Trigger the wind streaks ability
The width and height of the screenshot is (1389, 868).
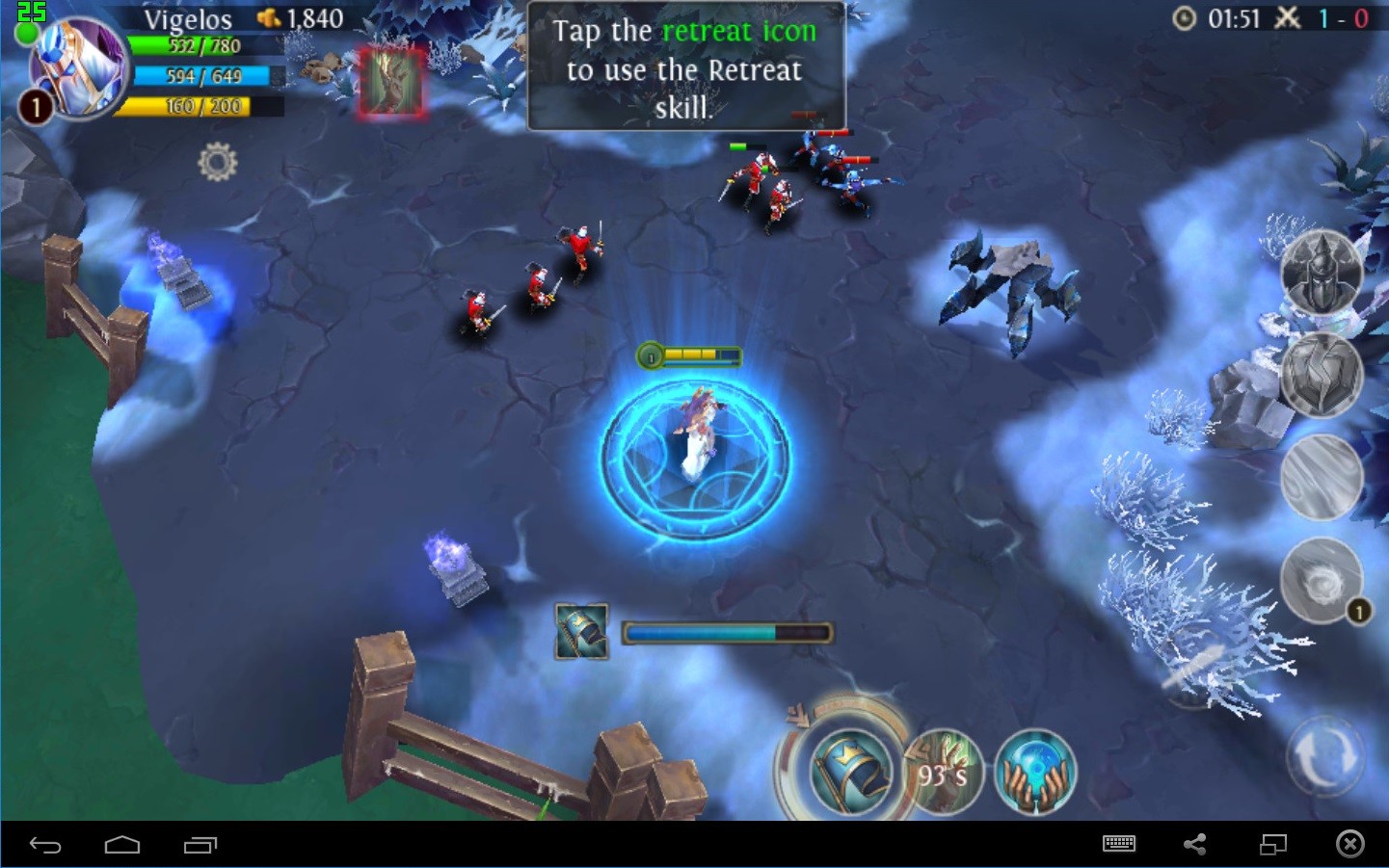[x=1321, y=477]
